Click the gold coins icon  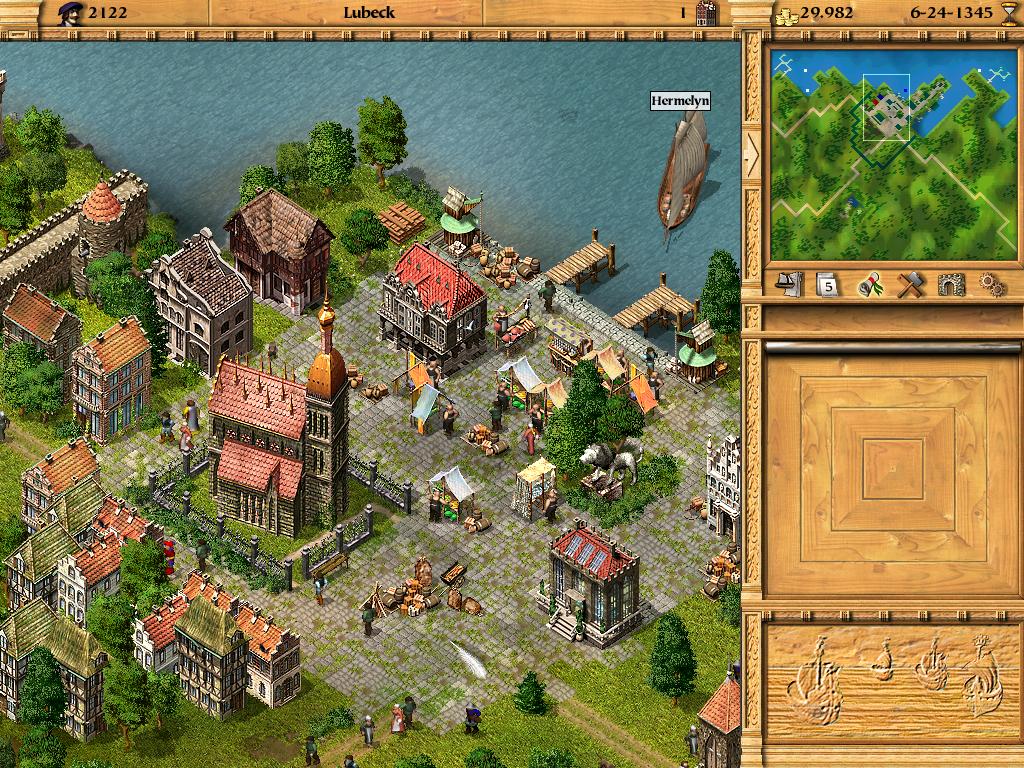[786, 13]
